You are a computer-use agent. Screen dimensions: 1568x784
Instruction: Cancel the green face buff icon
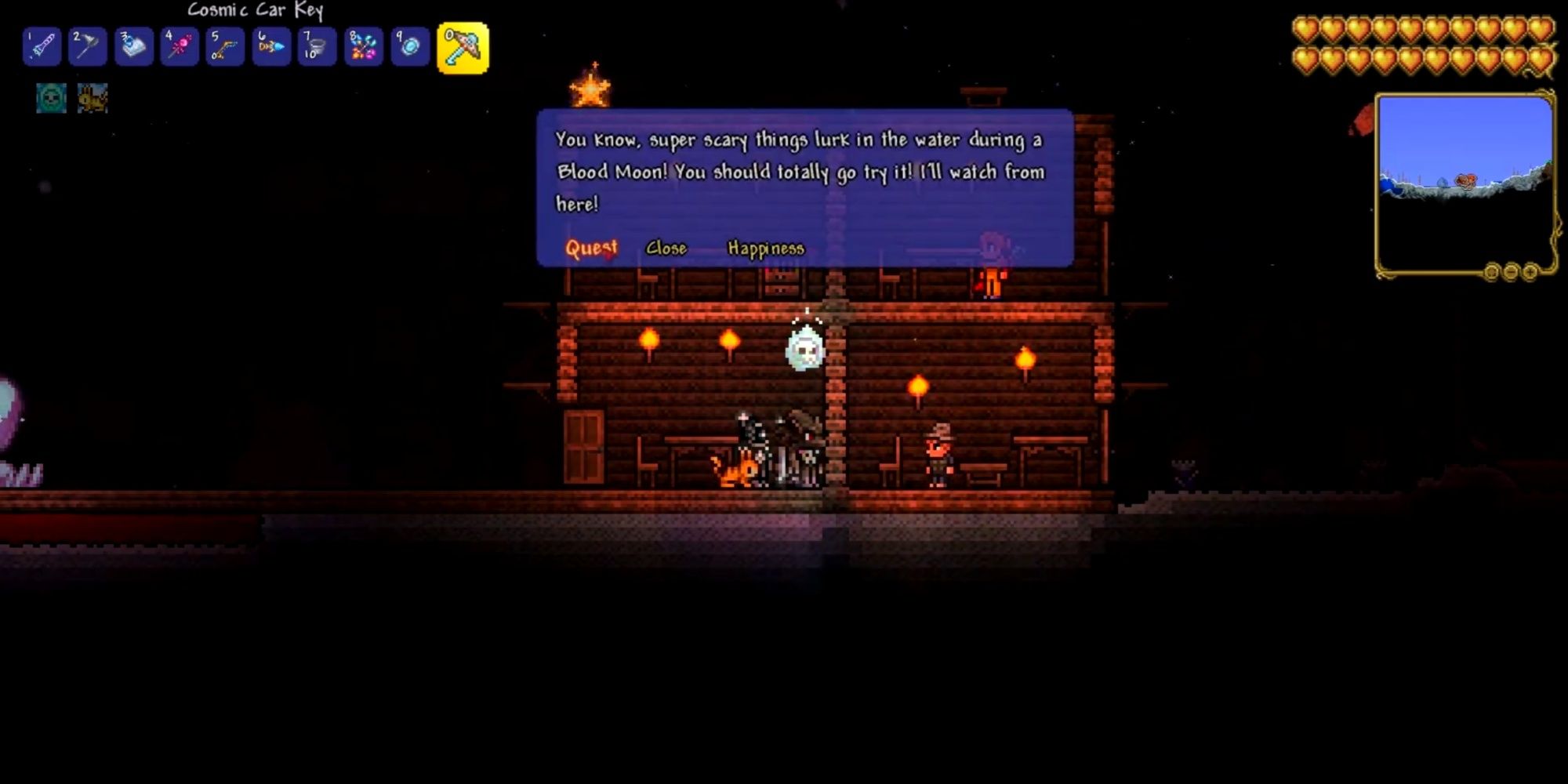click(x=51, y=100)
